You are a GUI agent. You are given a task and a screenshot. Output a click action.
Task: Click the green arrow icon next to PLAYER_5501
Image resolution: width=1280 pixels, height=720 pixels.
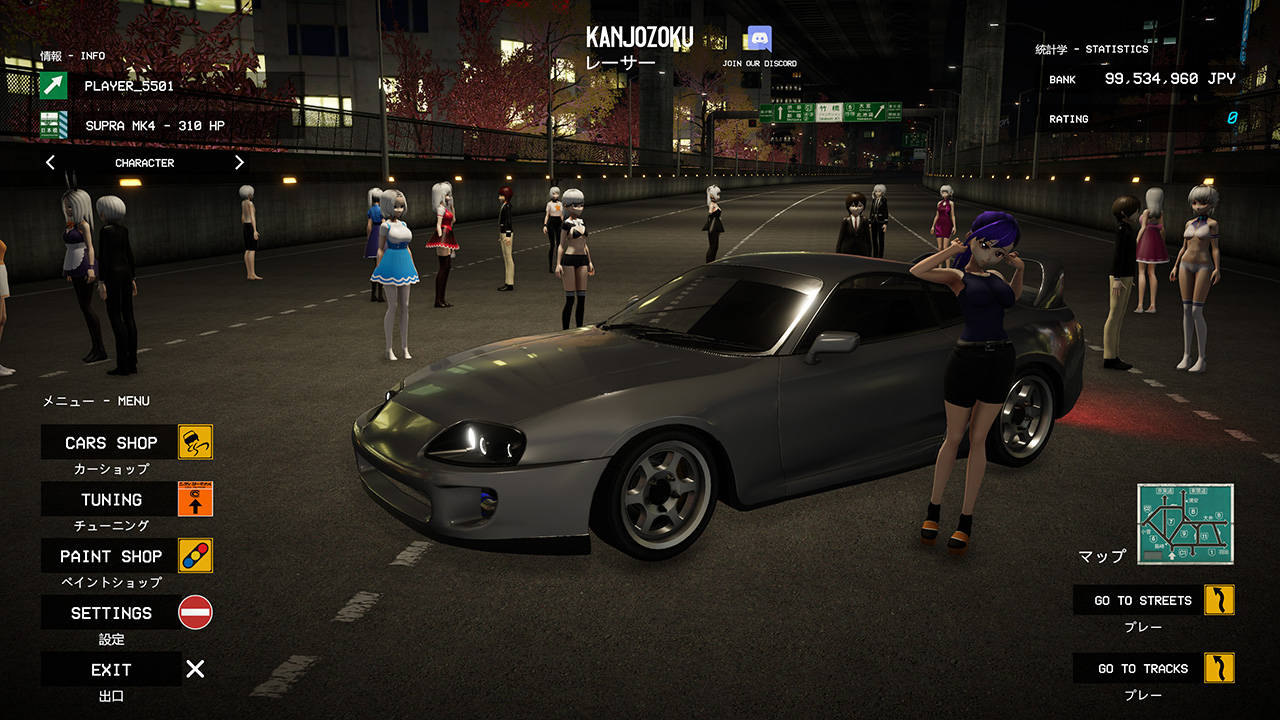pyautogui.click(x=55, y=86)
